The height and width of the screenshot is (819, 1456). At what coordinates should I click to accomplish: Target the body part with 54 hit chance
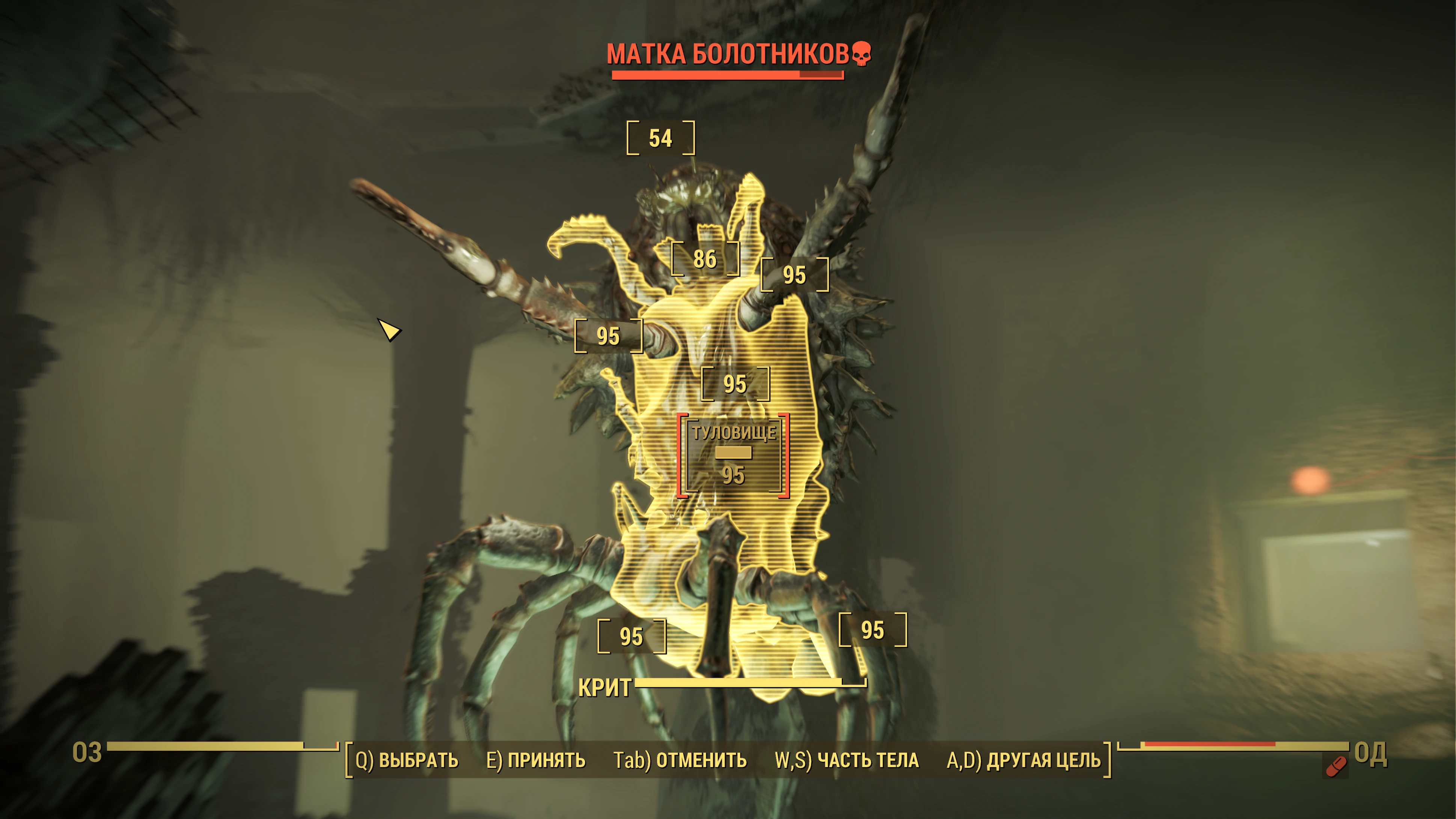pyautogui.click(x=660, y=139)
